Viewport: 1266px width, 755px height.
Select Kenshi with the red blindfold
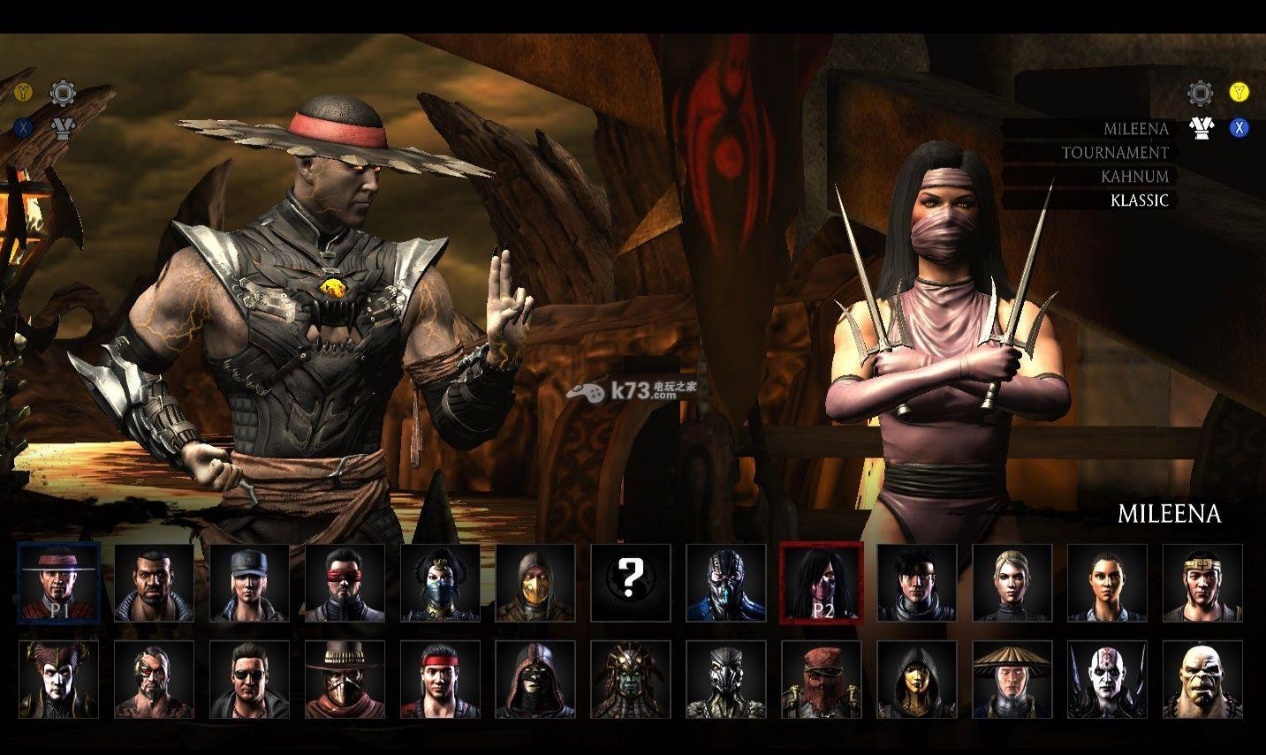coord(345,583)
